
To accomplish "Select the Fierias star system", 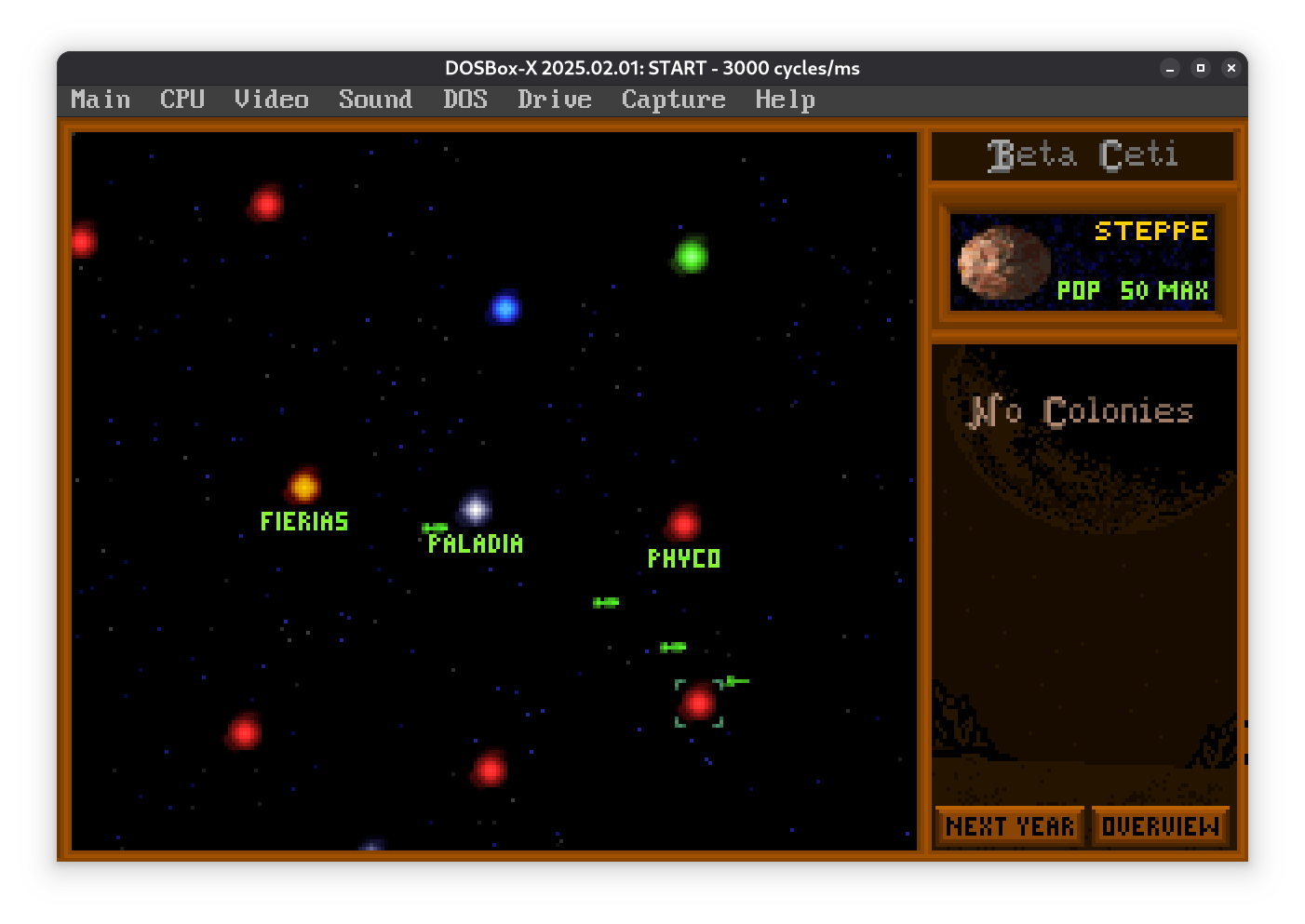I will [303, 486].
